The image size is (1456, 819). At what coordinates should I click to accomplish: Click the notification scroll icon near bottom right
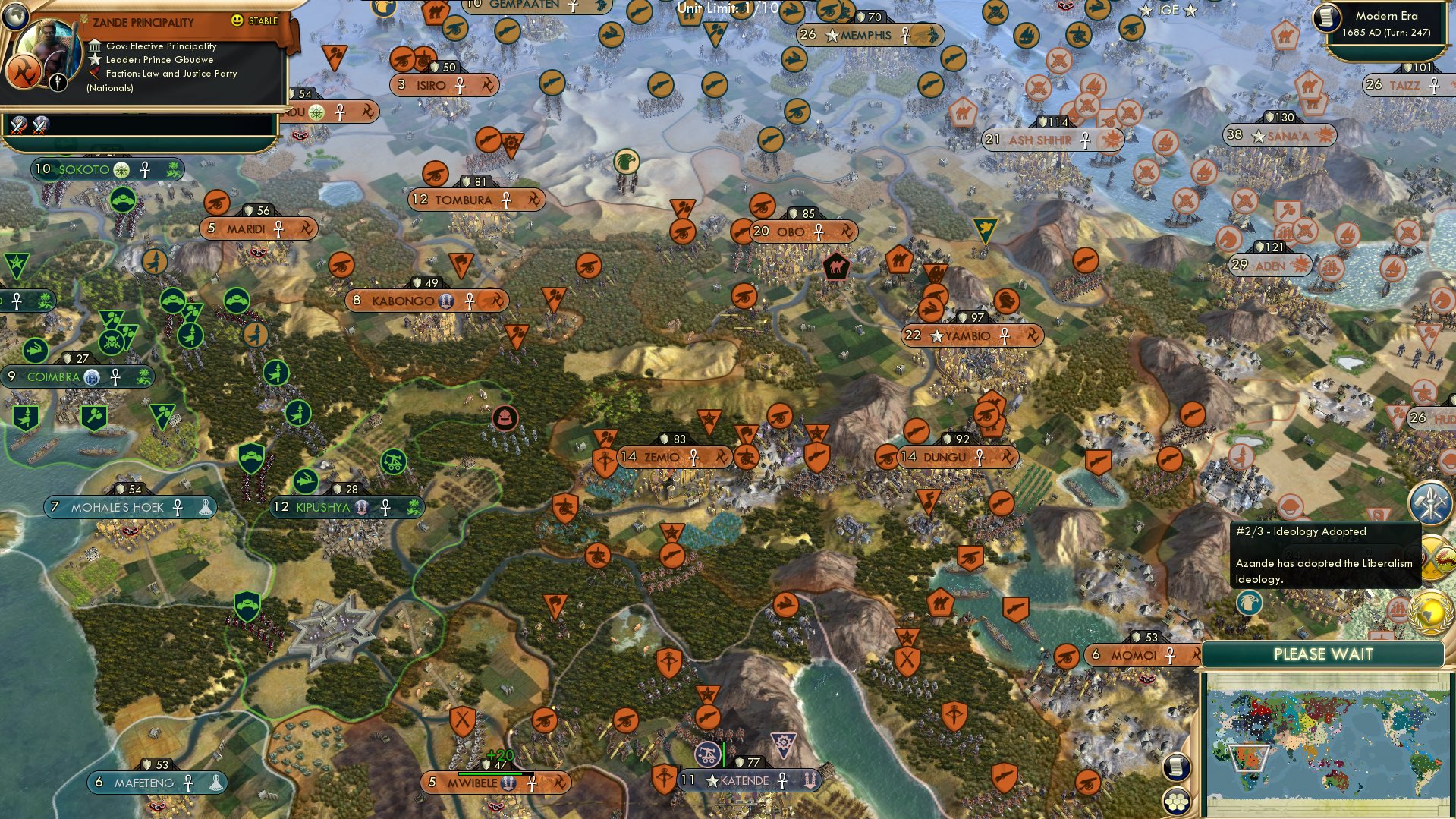point(1178,767)
